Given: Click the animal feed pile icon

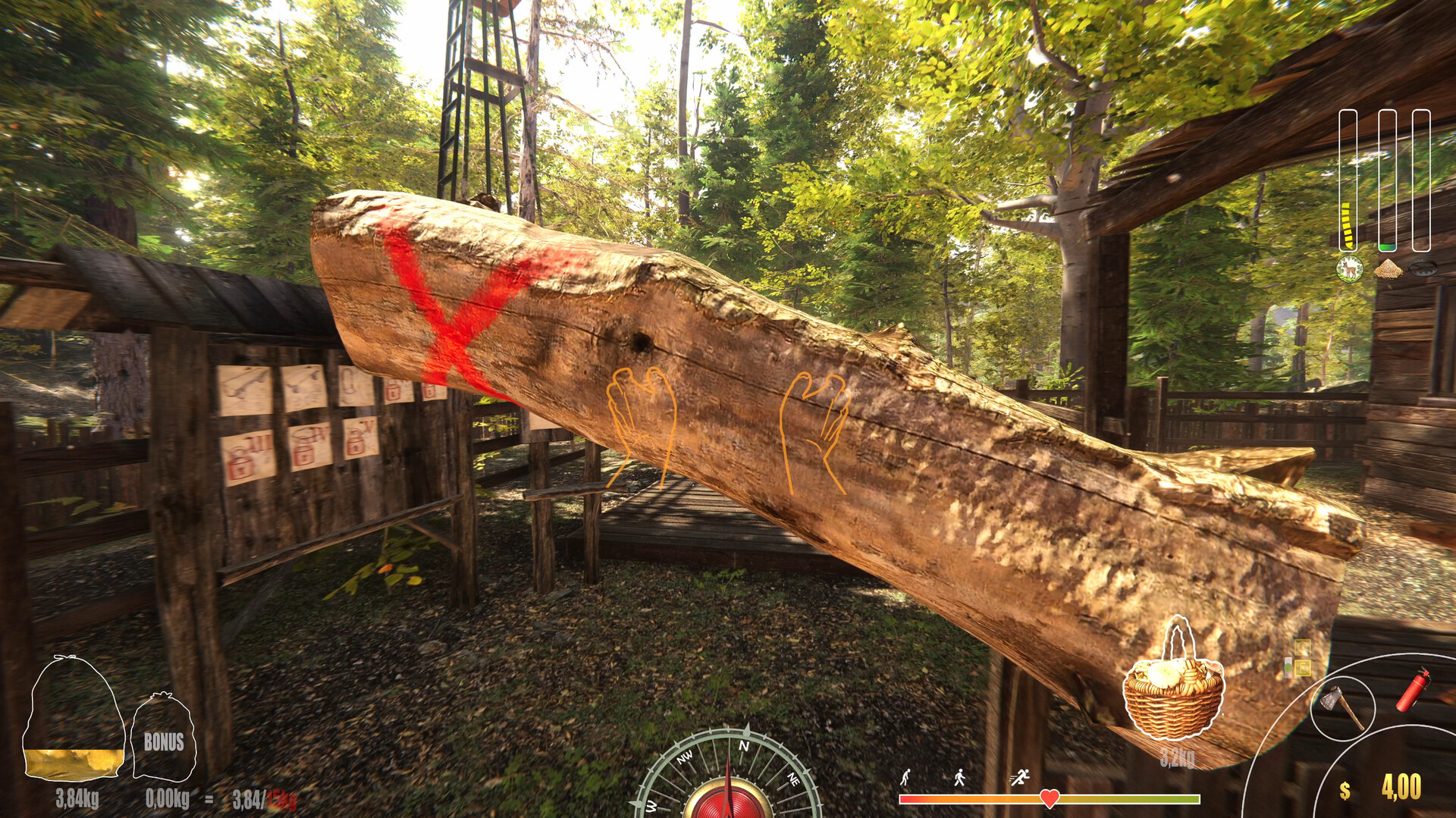Looking at the screenshot, I should point(1389,268).
